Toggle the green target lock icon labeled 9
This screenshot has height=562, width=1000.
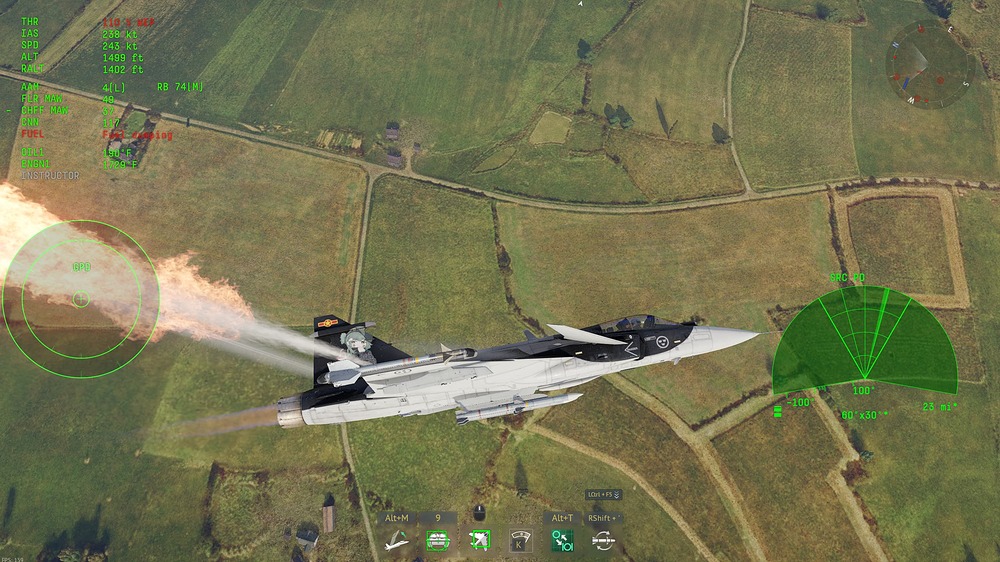[437, 541]
